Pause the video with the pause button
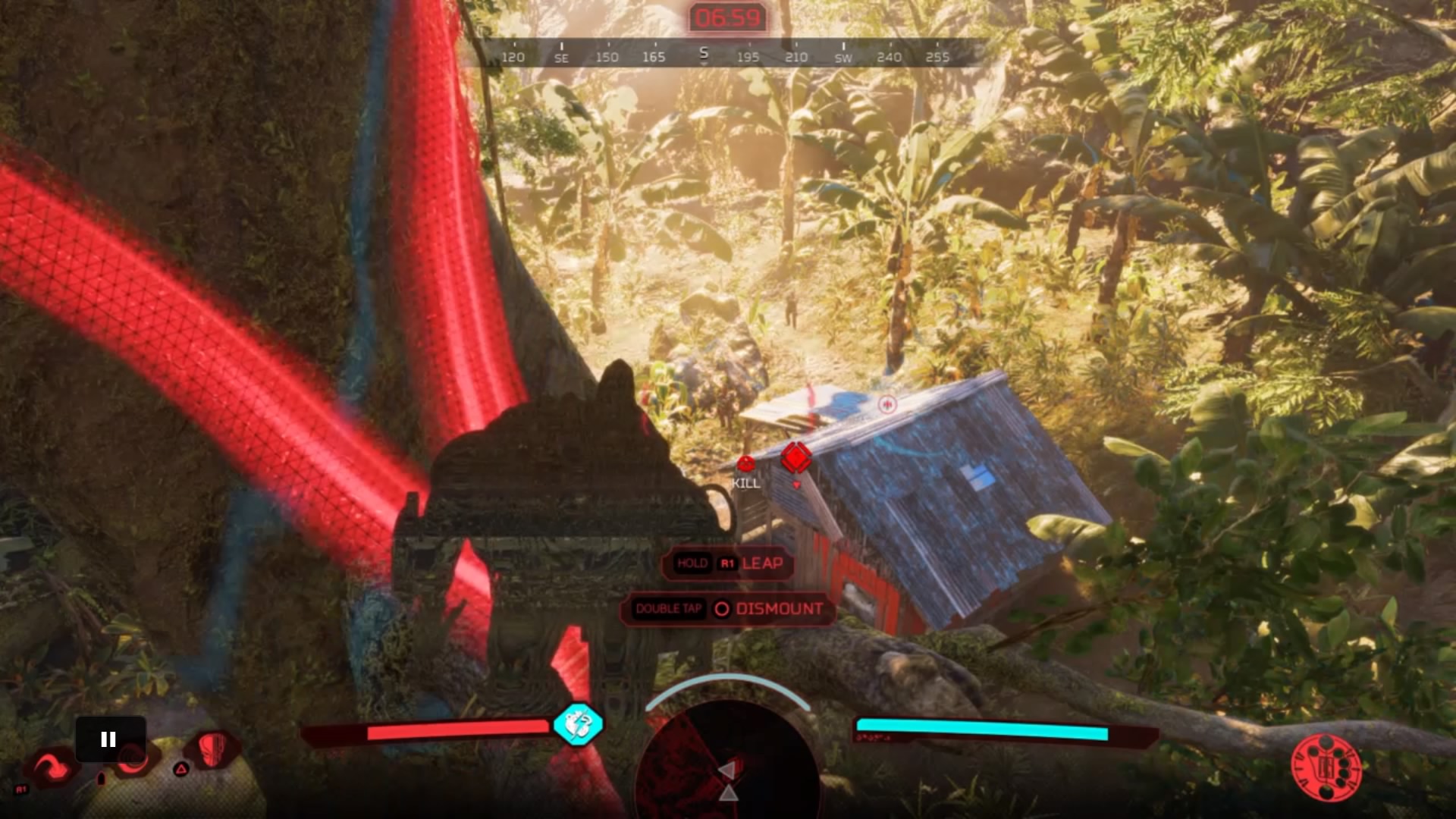The height and width of the screenshot is (819, 1456). tap(109, 739)
